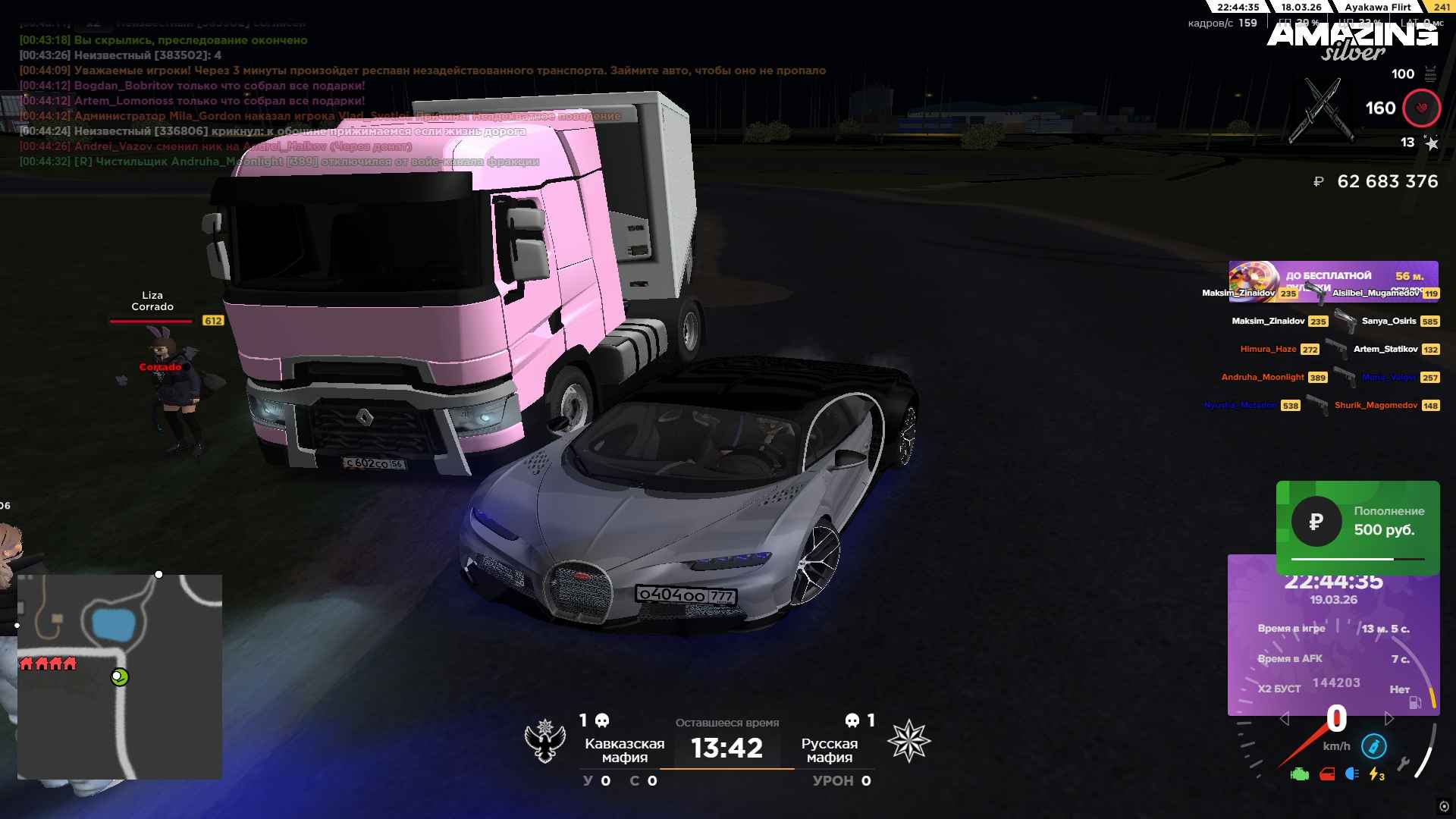Toggle the red car door lock icon
This screenshot has height=819, width=1456.
click(x=1327, y=774)
